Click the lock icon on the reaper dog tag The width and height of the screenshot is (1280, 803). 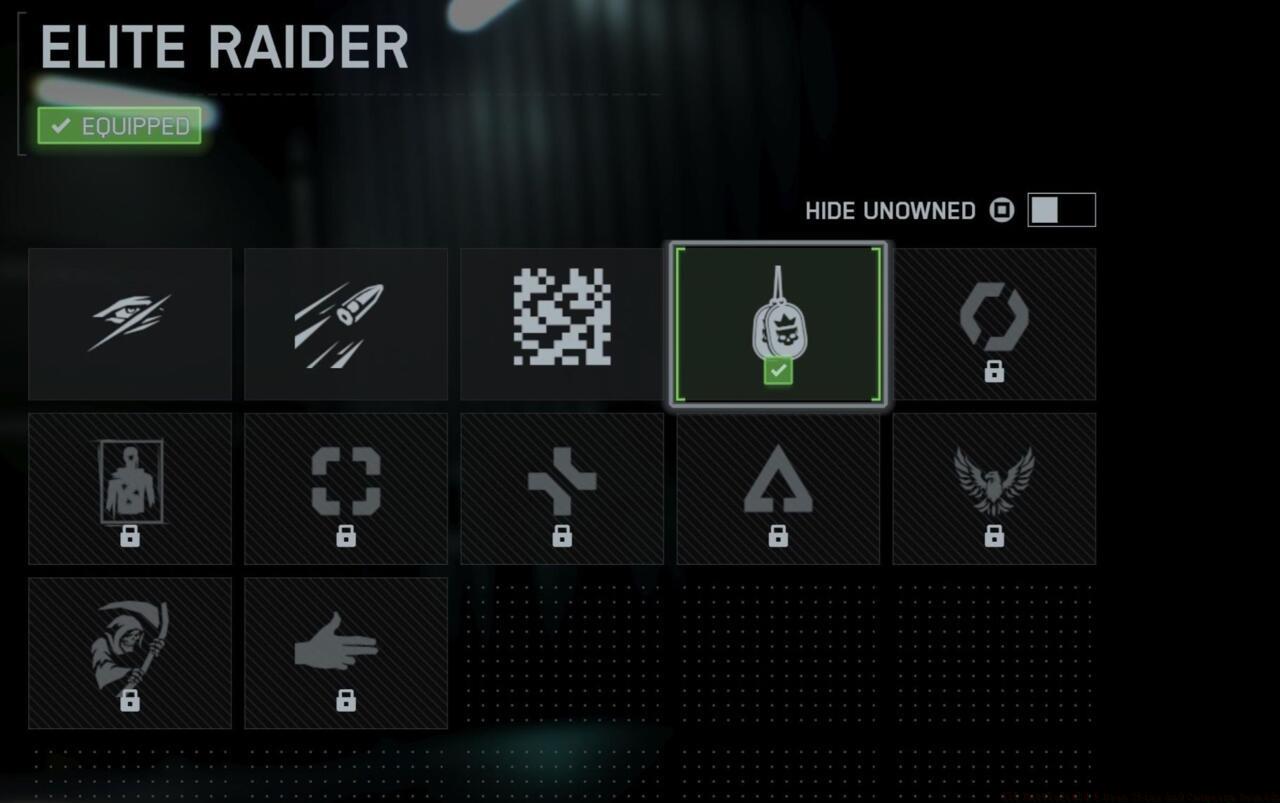click(x=130, y=702)
